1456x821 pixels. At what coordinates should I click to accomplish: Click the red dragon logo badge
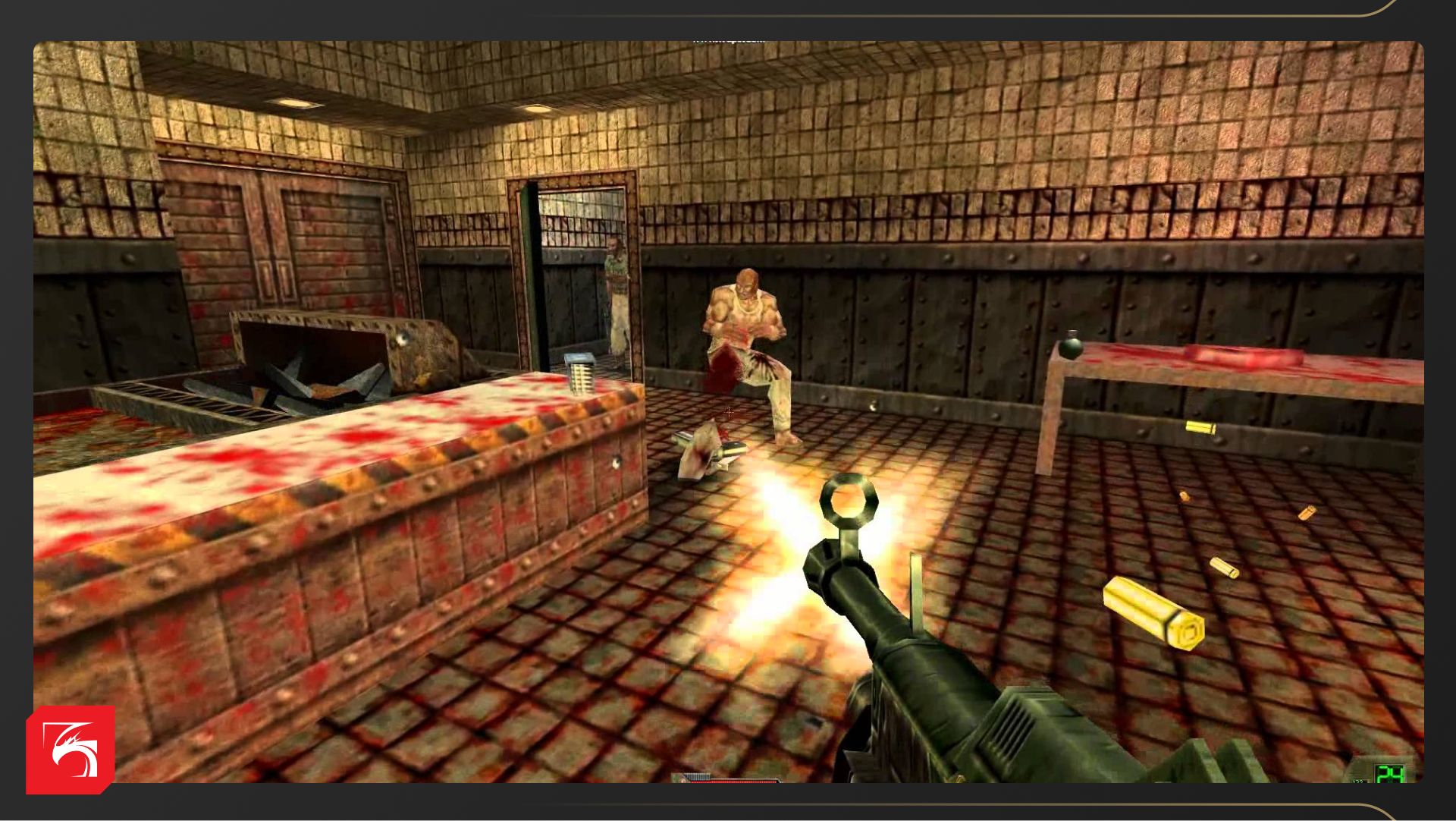tap(71, 750)
